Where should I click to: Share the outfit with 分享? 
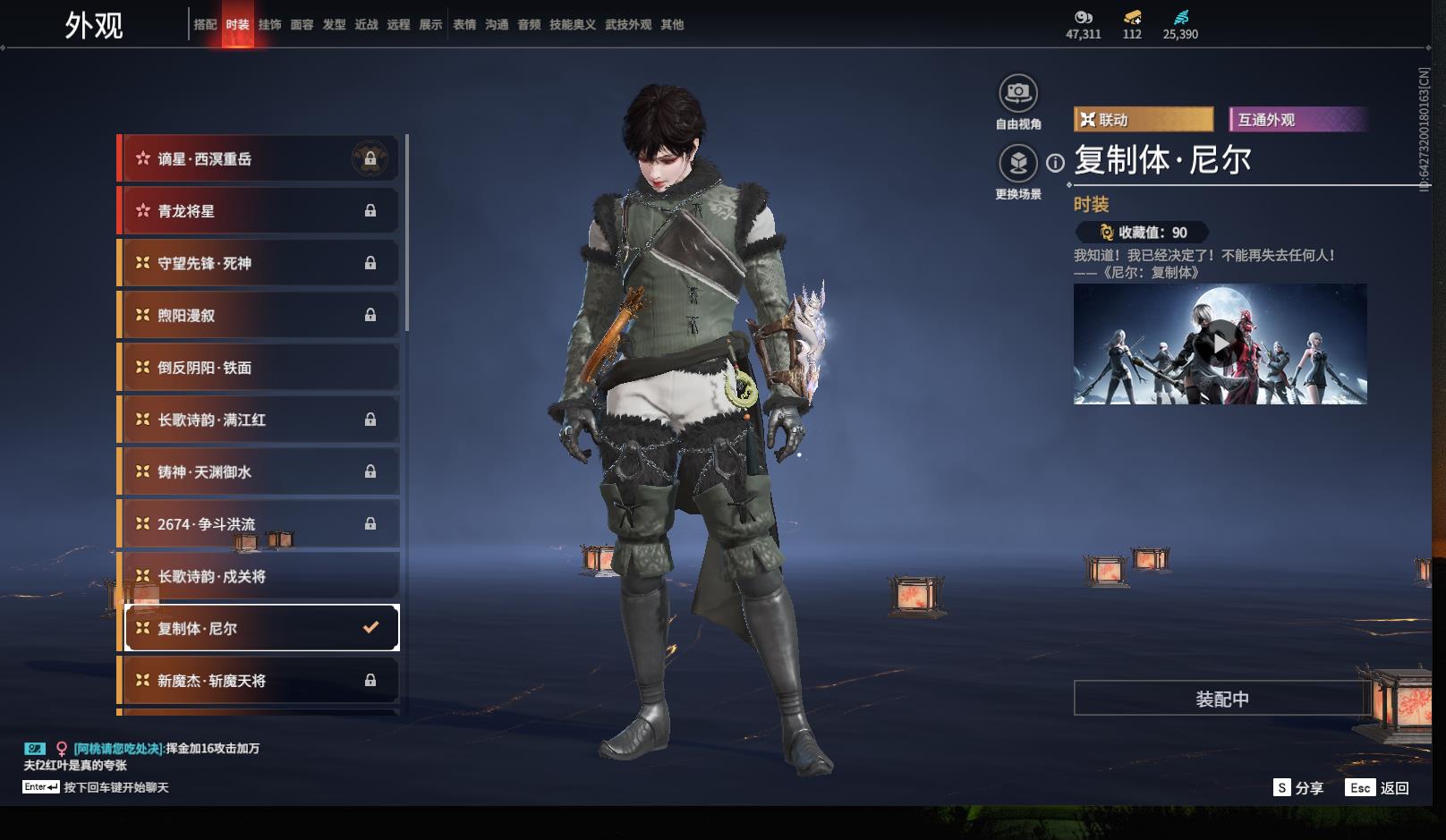pyautogui.click(x=1298, y=787)
